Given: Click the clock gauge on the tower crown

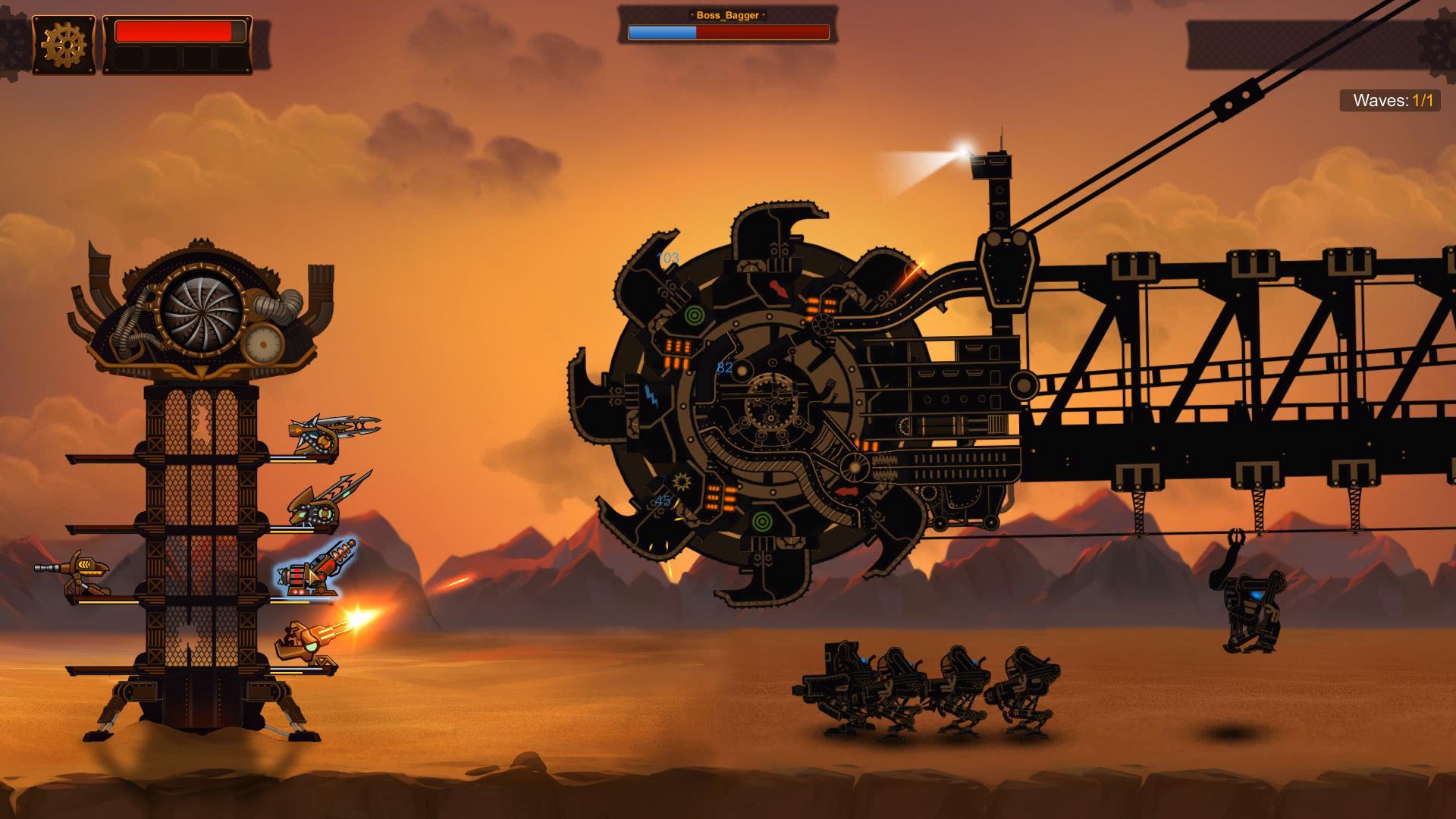Looking at the screenshot, I should 265,343.
